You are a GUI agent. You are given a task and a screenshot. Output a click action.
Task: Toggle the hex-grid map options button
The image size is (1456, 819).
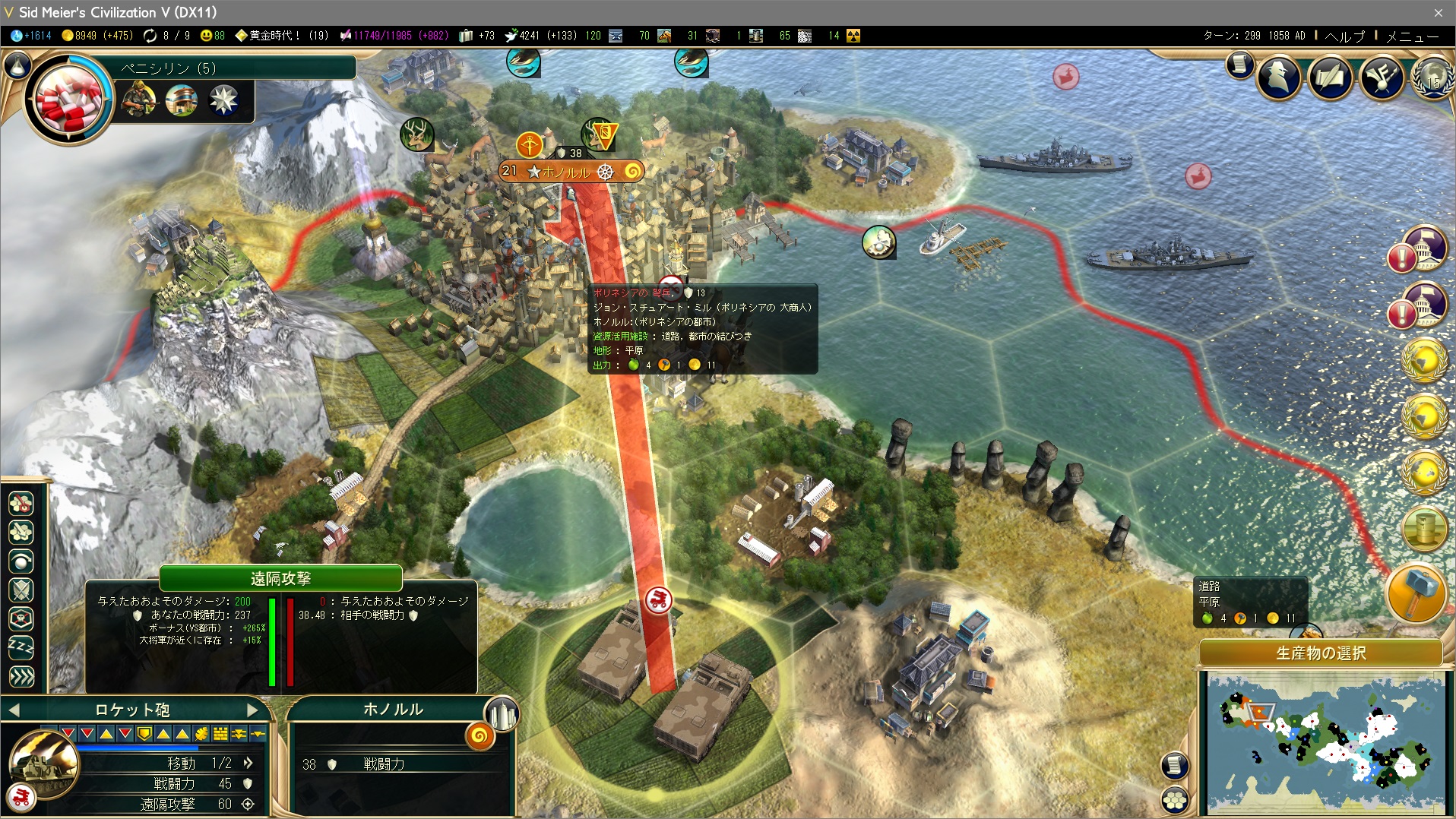click(1175, 800)
